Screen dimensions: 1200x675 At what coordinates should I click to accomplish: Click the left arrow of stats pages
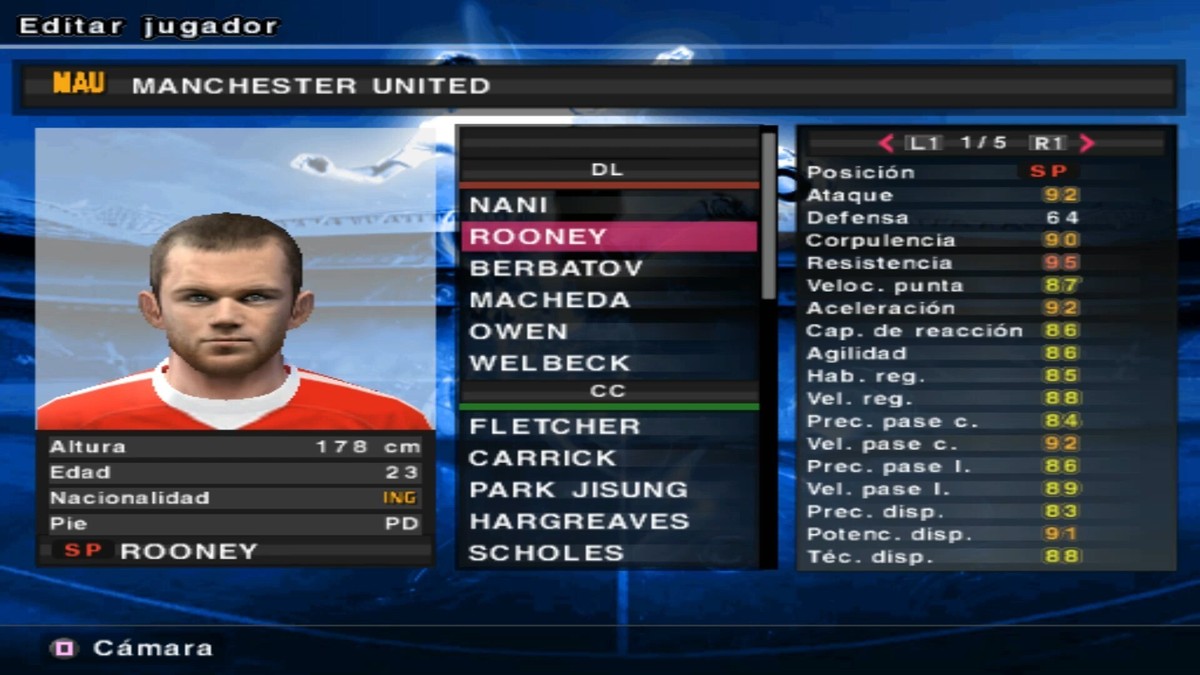click(x=886, y=143)
